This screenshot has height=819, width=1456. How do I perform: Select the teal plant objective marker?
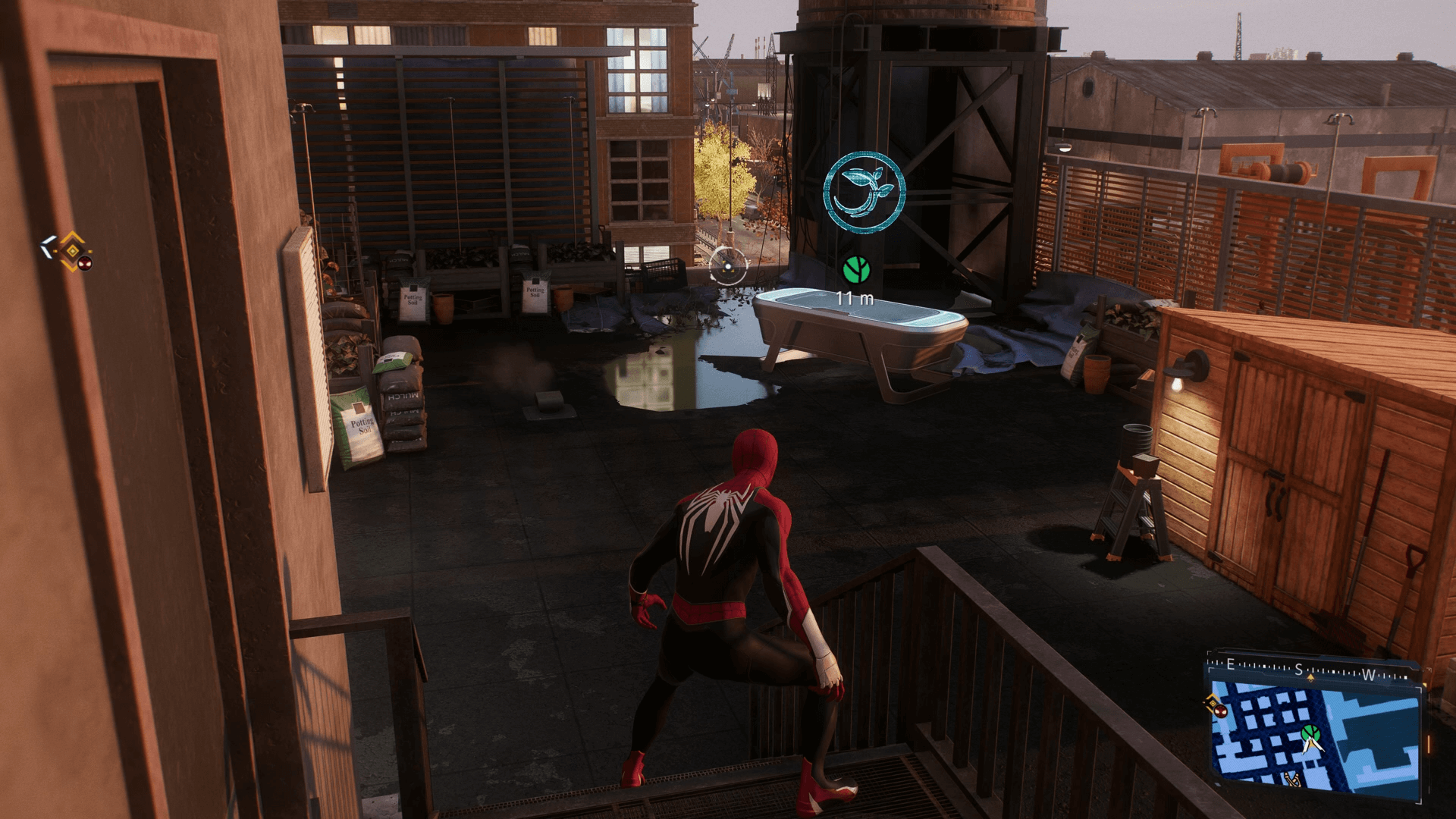(864, 192)
